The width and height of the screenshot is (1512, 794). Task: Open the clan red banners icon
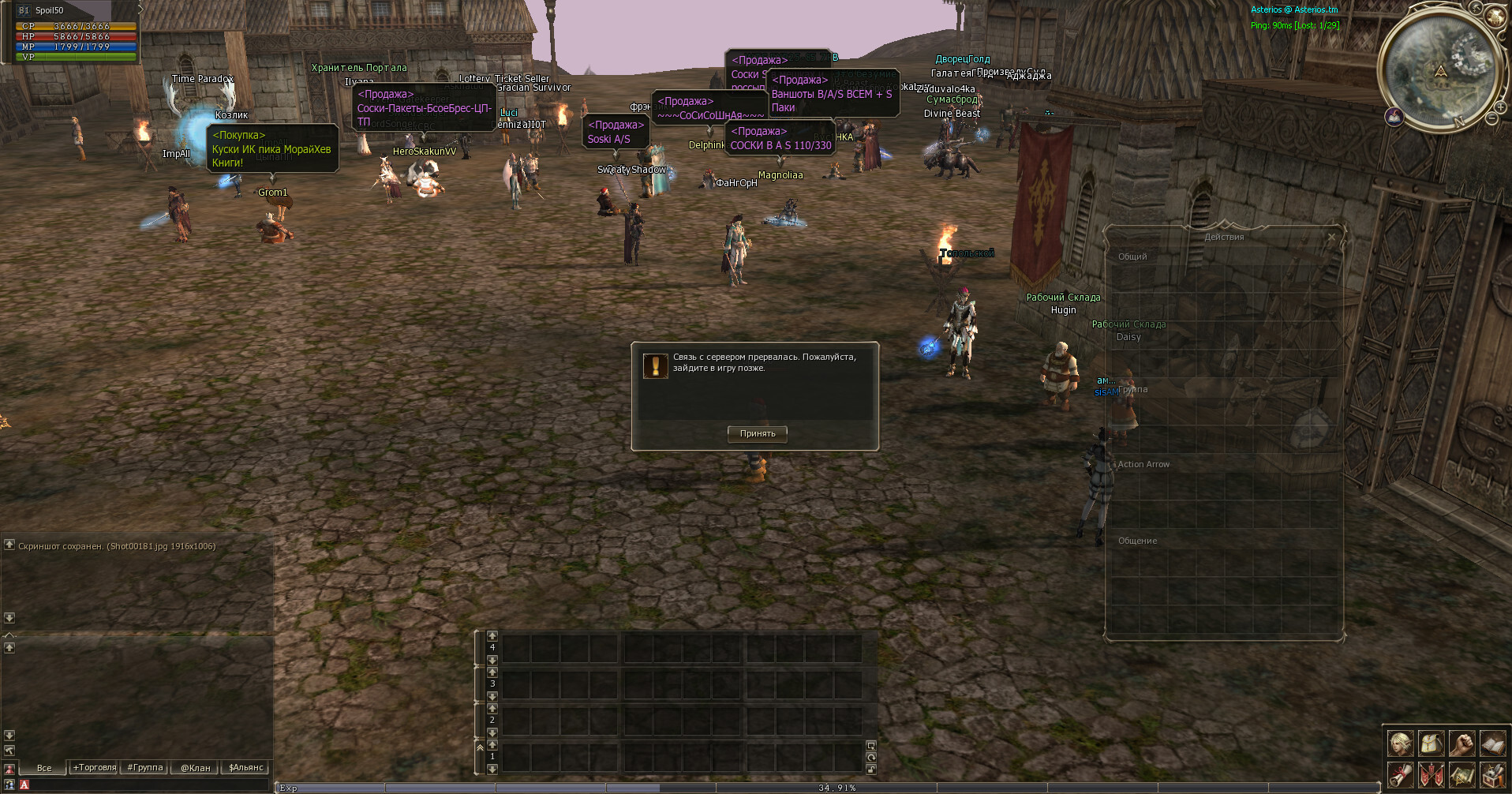pyautogui.click(x=1432, y=774)
